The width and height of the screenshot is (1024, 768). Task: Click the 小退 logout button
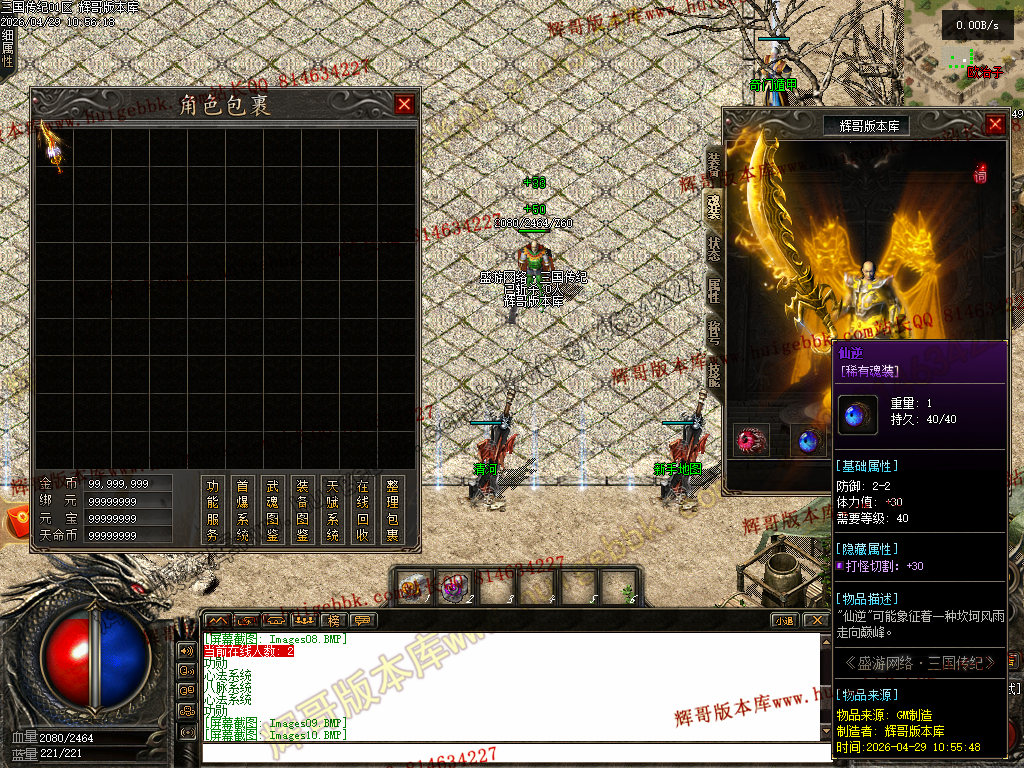click(x=785, y=620)
